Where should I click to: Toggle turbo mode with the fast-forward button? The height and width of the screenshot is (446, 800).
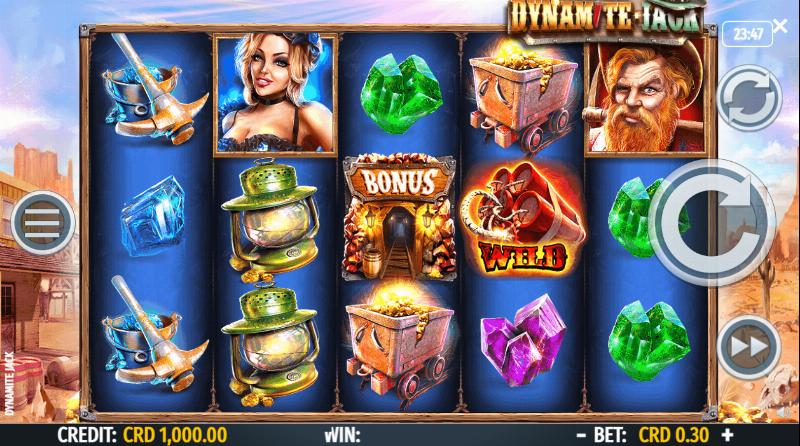point(748,346)
